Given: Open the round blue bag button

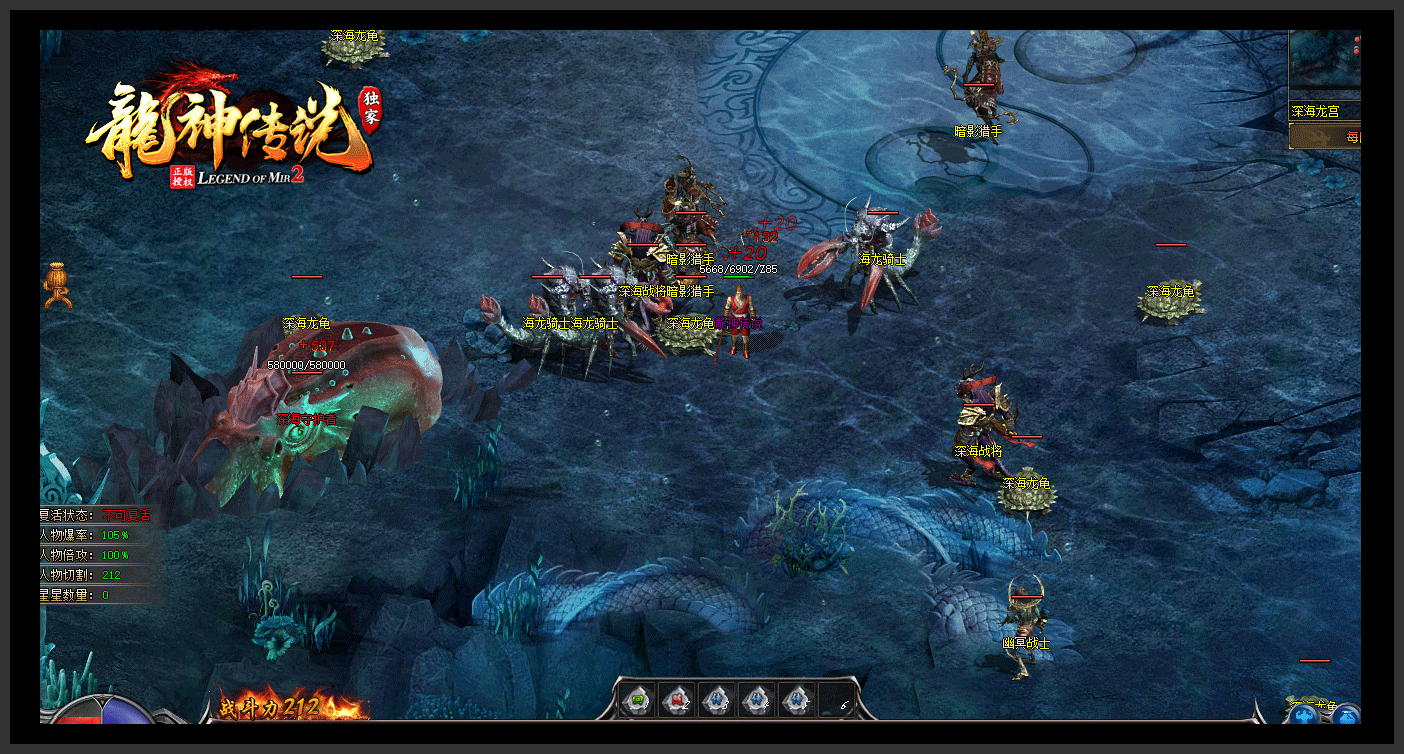Looking at the screenshot, I should [x=1347, y=716].
